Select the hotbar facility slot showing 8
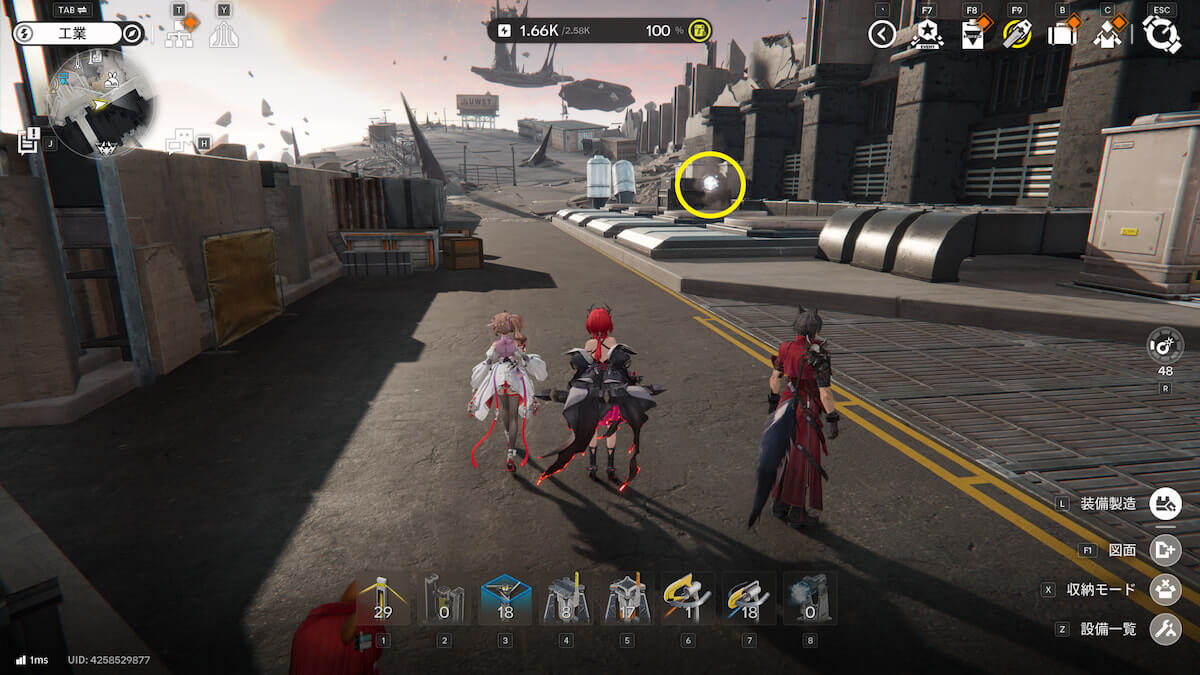This screenshot has width=1200, height=675. click(x=566, y=601)
